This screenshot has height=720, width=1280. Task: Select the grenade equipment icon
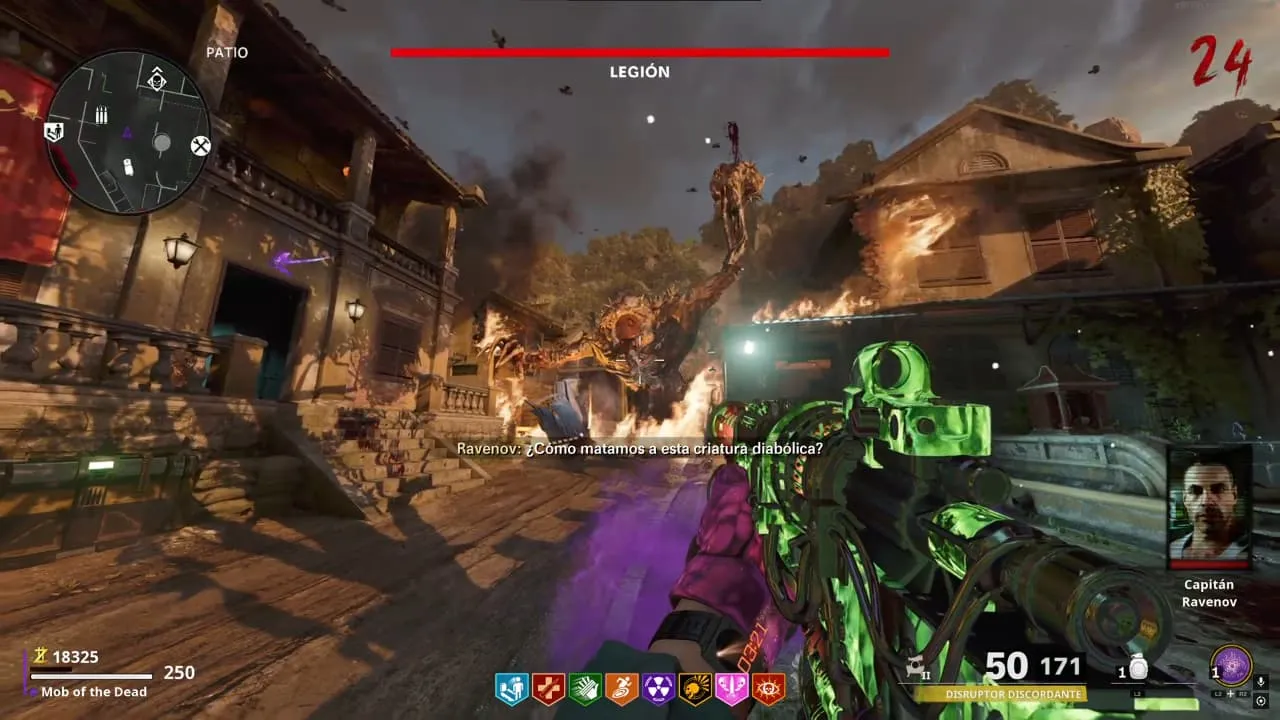1138,670
